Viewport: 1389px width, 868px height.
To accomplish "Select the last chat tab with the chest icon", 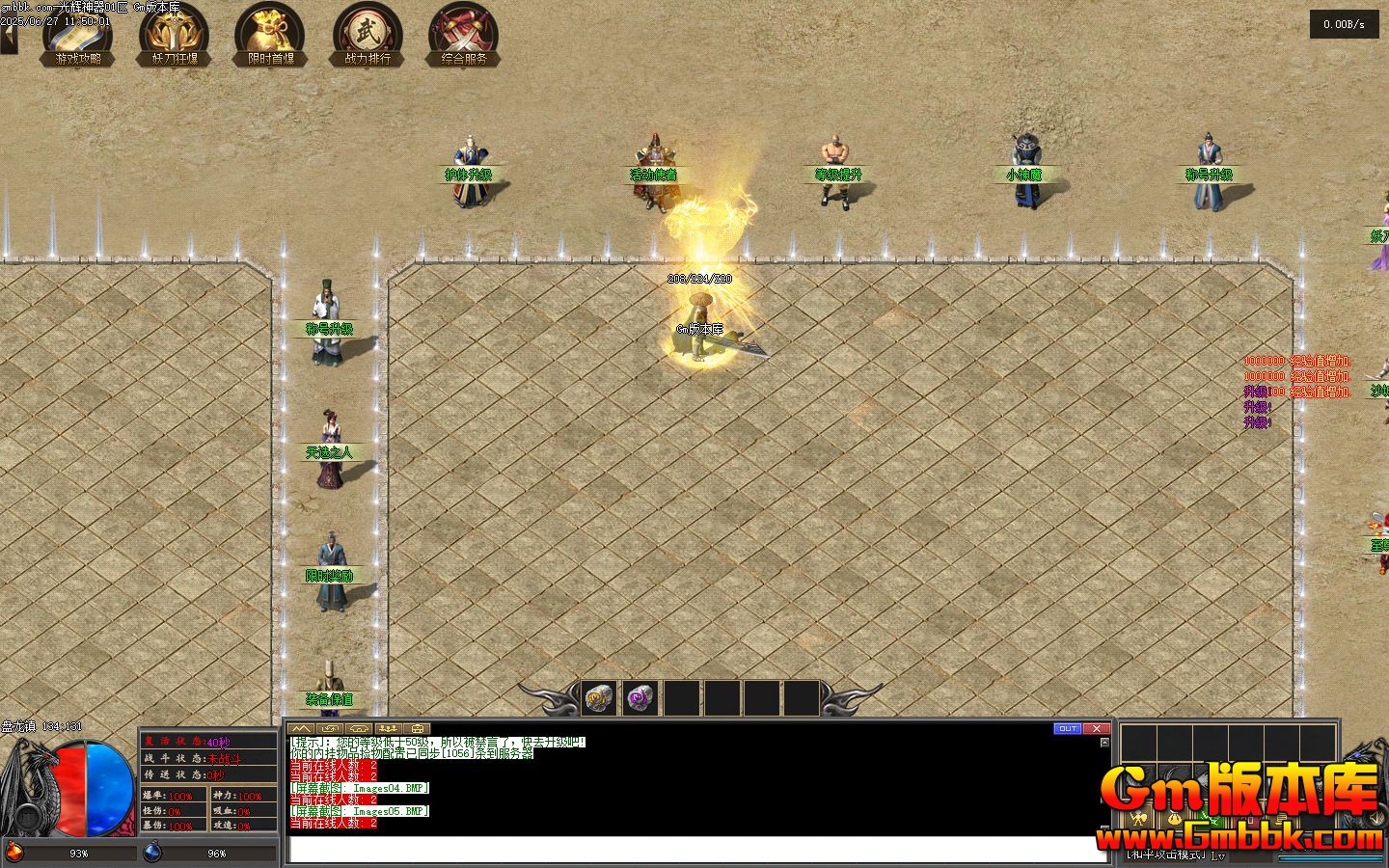I will (418, 728).
